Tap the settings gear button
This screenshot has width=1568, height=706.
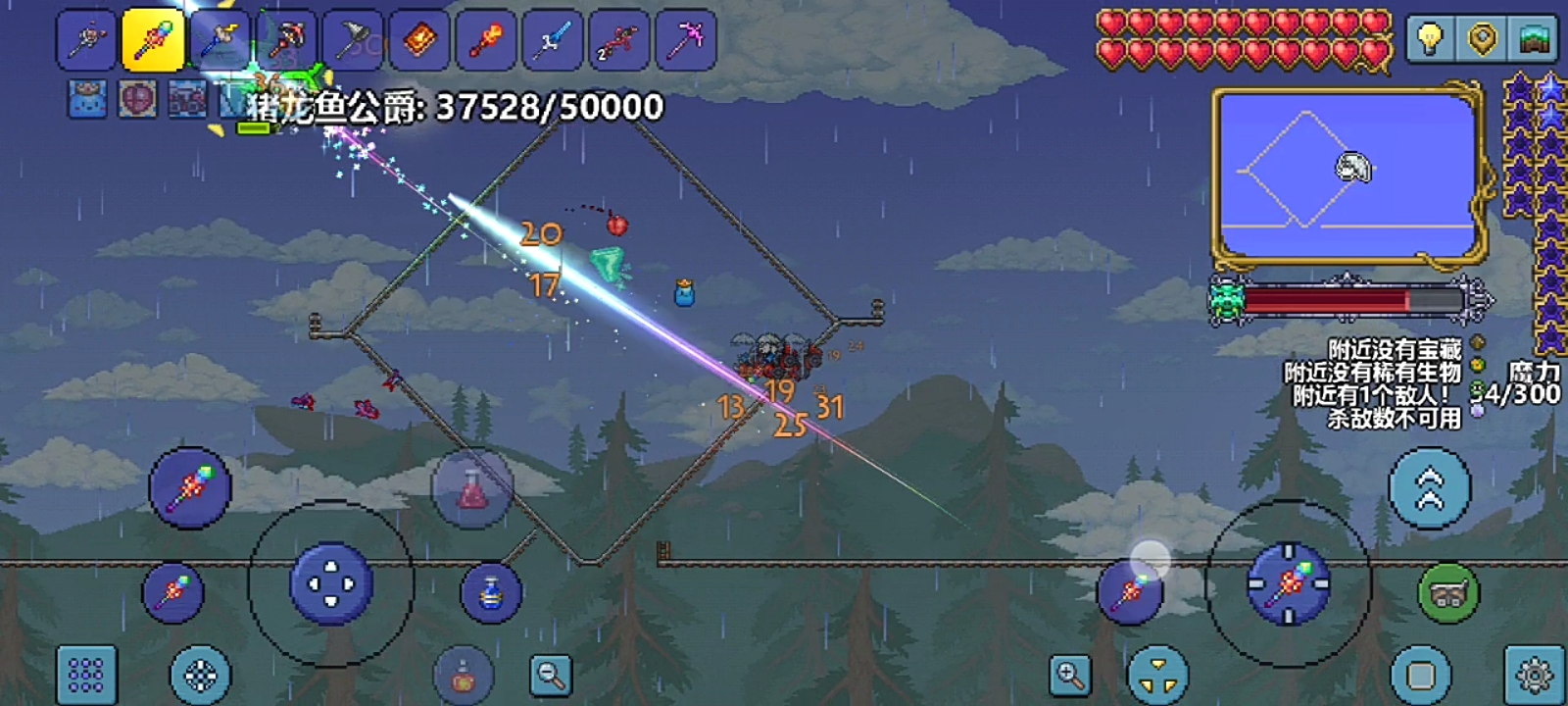[1534, 675]
